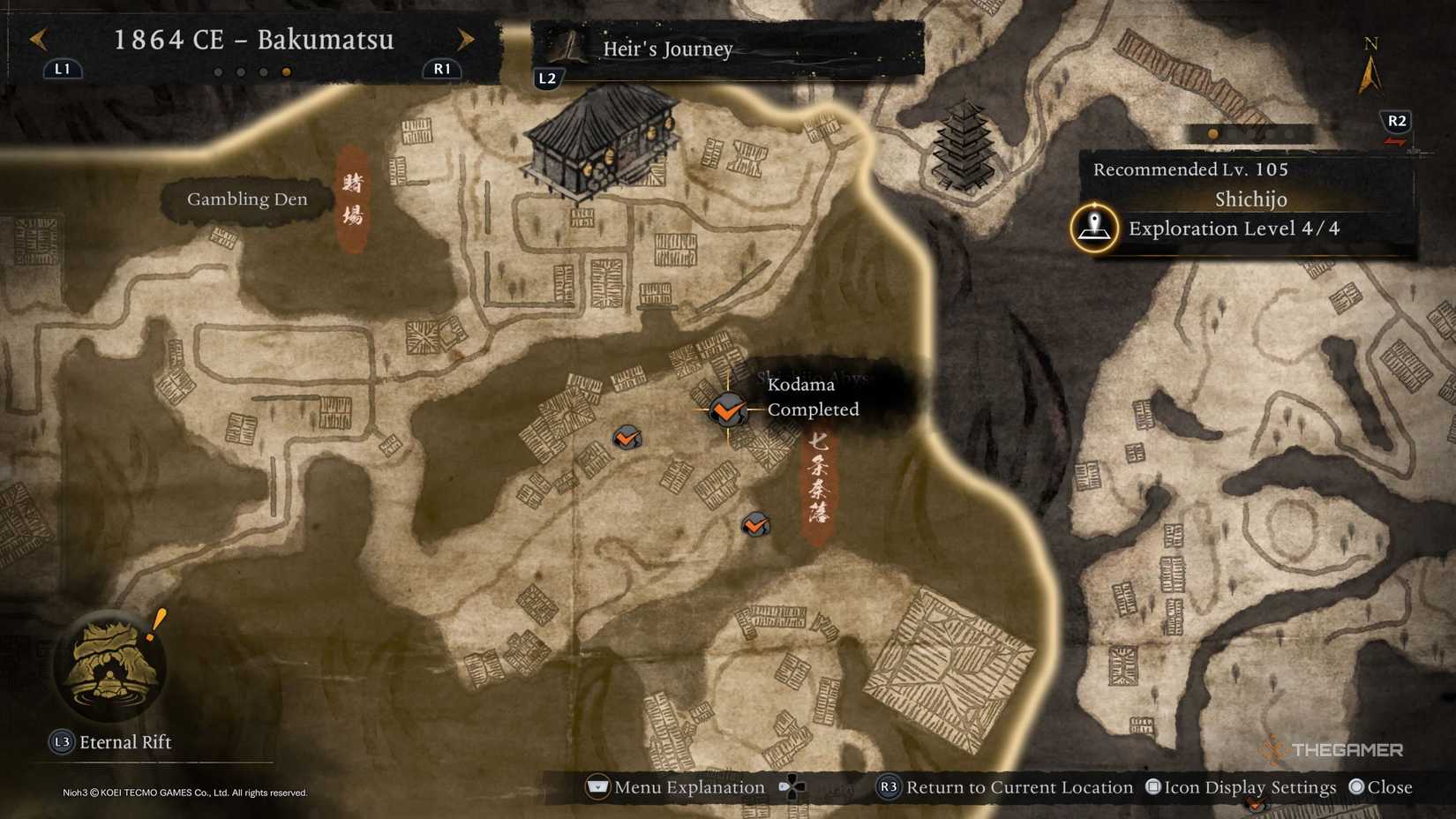Viewport: 1456px width, 819px height.
Task: Select the highlighted era page dot
Action: click(286, 72)
